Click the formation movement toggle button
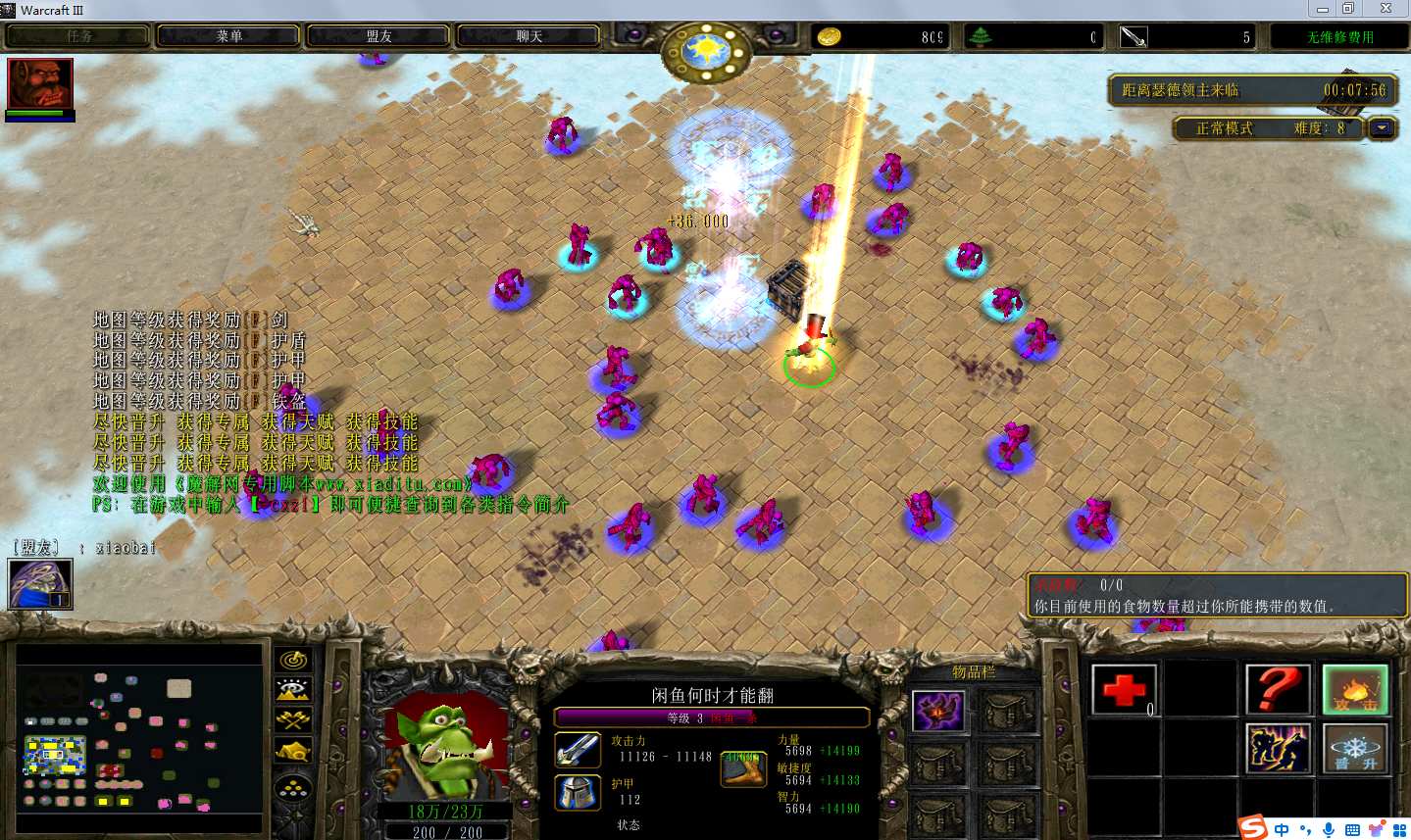This screenshot has width=1411, height=840. [293, 787]
